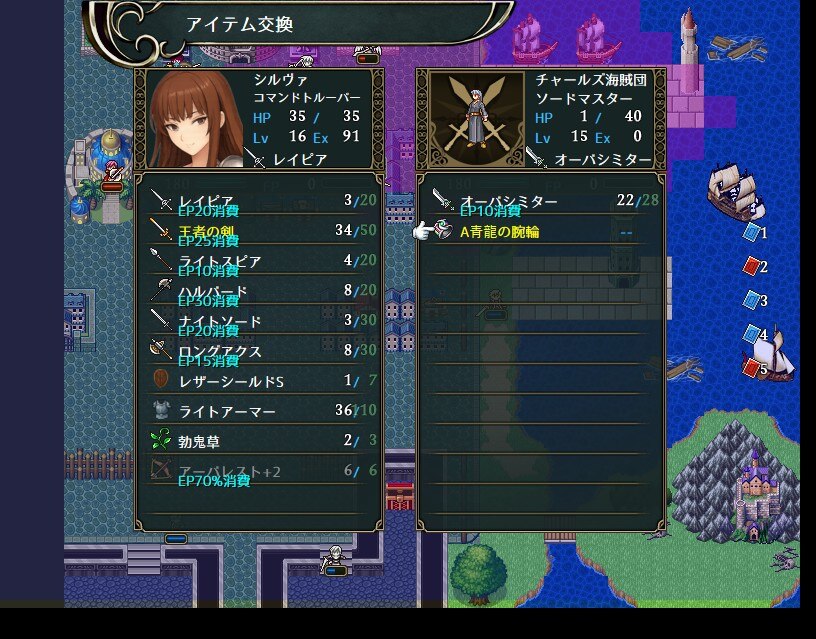
Task: Choose ナイトソード from the item list
Action: (x=260, y=321)
